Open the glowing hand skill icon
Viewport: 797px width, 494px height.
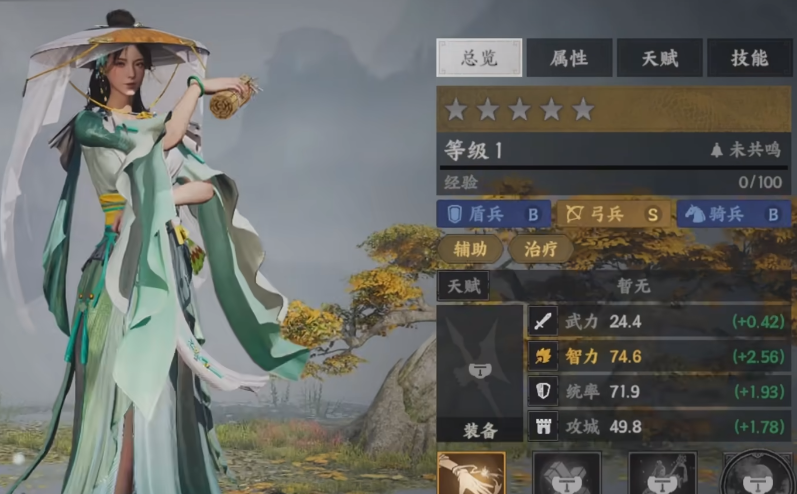470,474
